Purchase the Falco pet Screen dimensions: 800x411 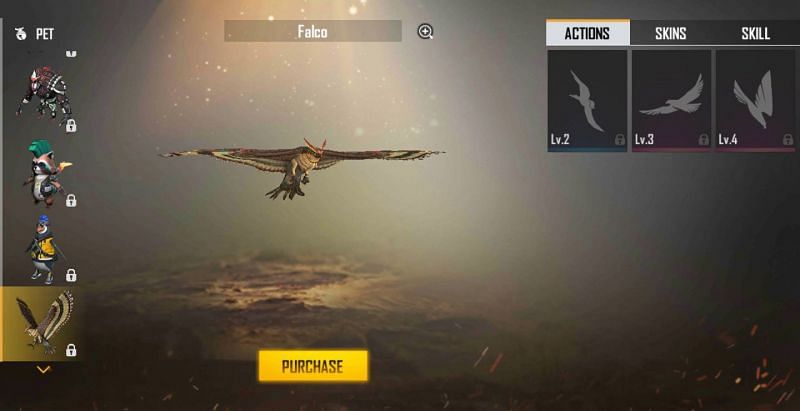tap(313, 366)
